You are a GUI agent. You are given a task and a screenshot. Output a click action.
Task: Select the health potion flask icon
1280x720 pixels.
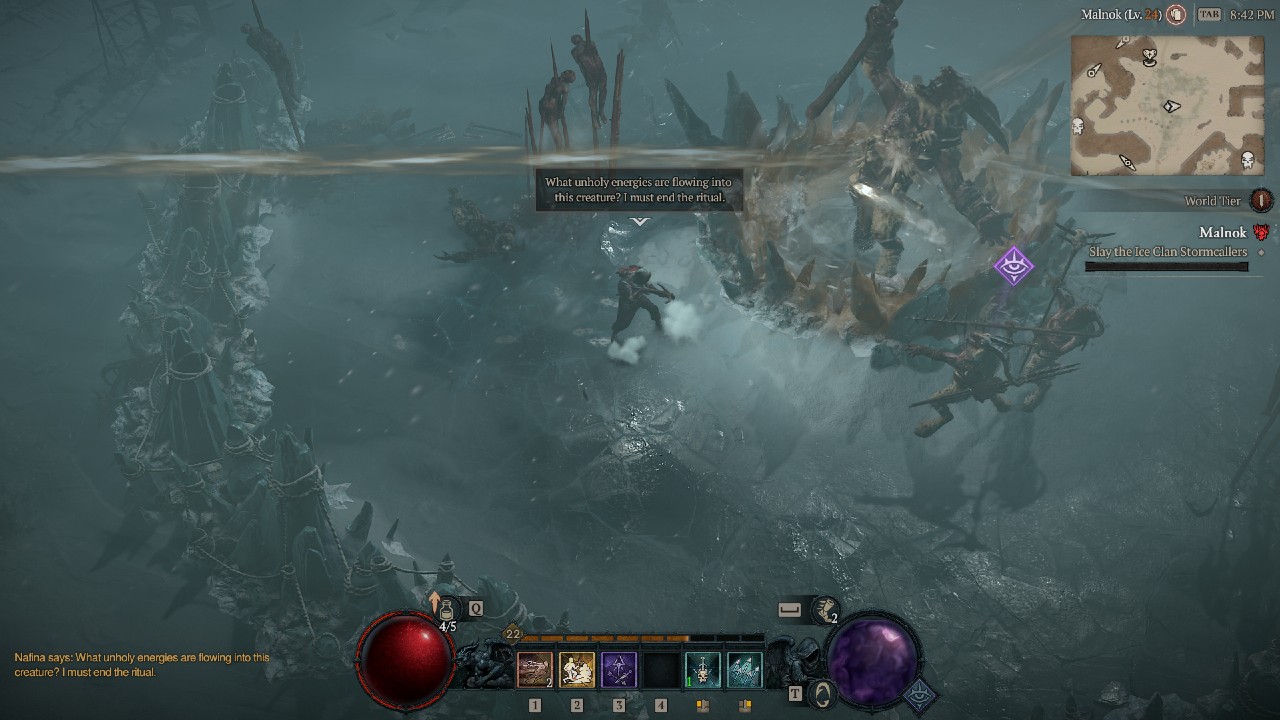pos(447,608)
